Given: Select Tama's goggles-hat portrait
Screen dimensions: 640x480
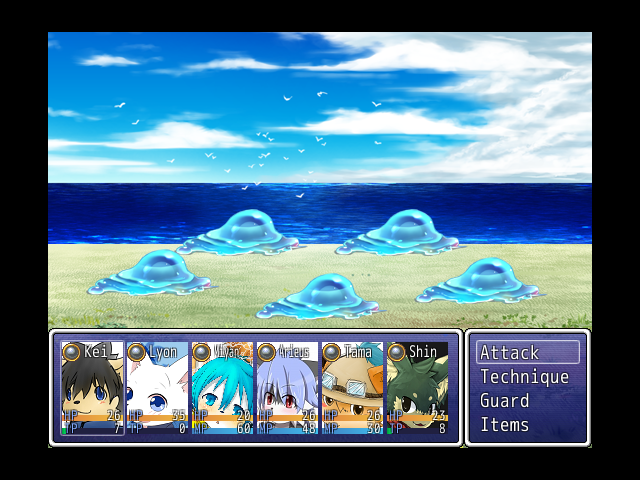Looking at the screenshot, I should point(352,389).
